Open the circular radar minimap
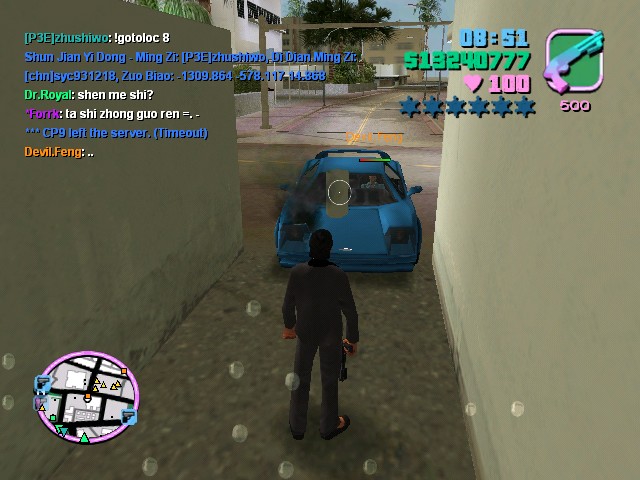Viewport: 640px width, 480px height. 86,396
